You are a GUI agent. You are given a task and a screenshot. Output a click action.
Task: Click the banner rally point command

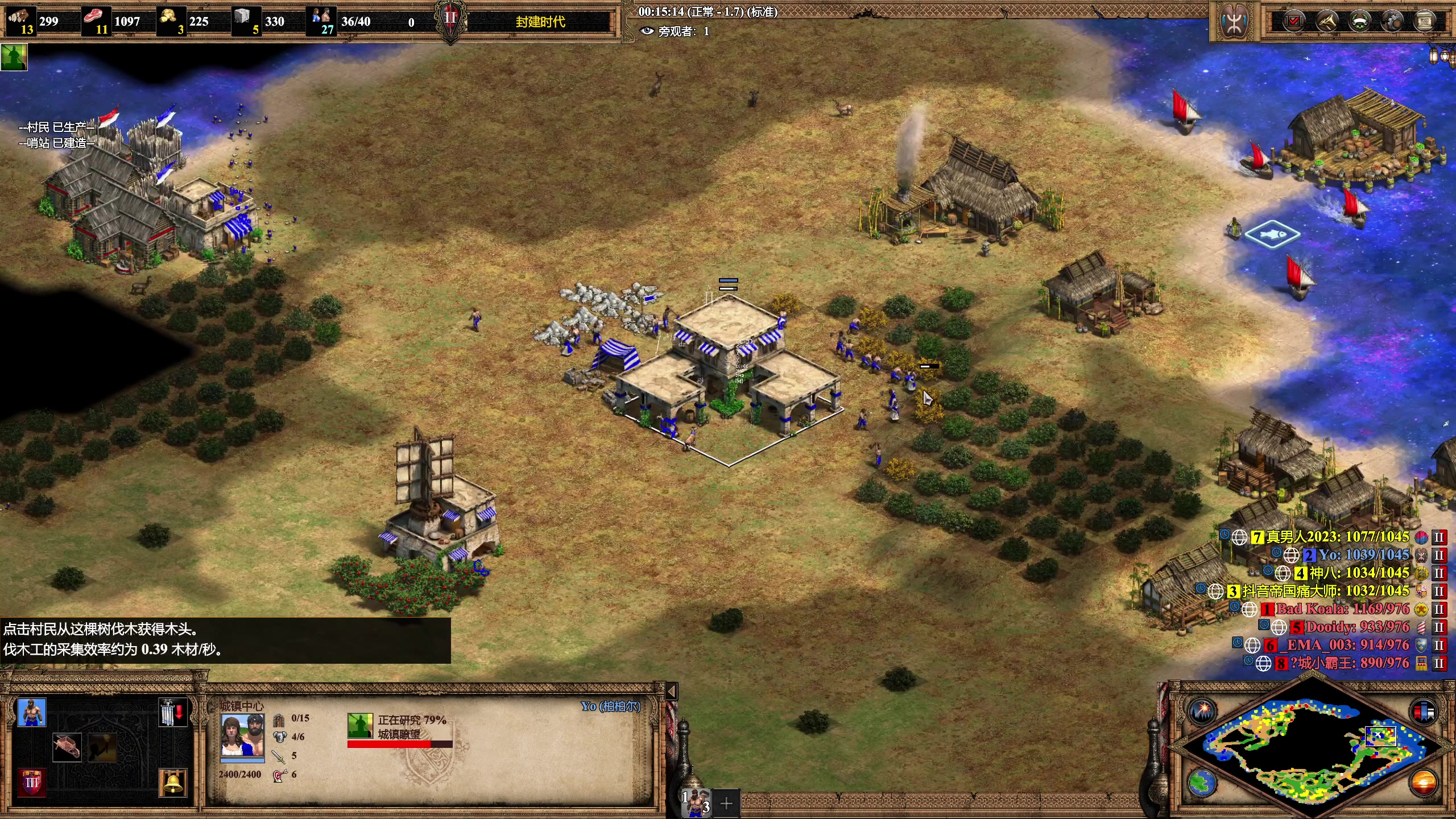pyautogui.click(x=173, y=713)
